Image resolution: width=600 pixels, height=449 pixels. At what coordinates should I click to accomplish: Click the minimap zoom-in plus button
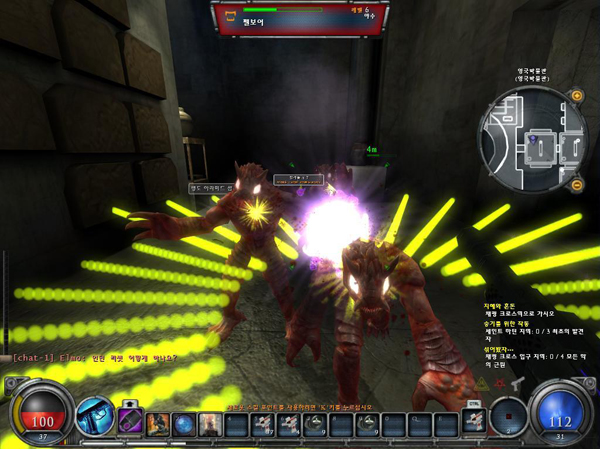click(x=577, y=96)
